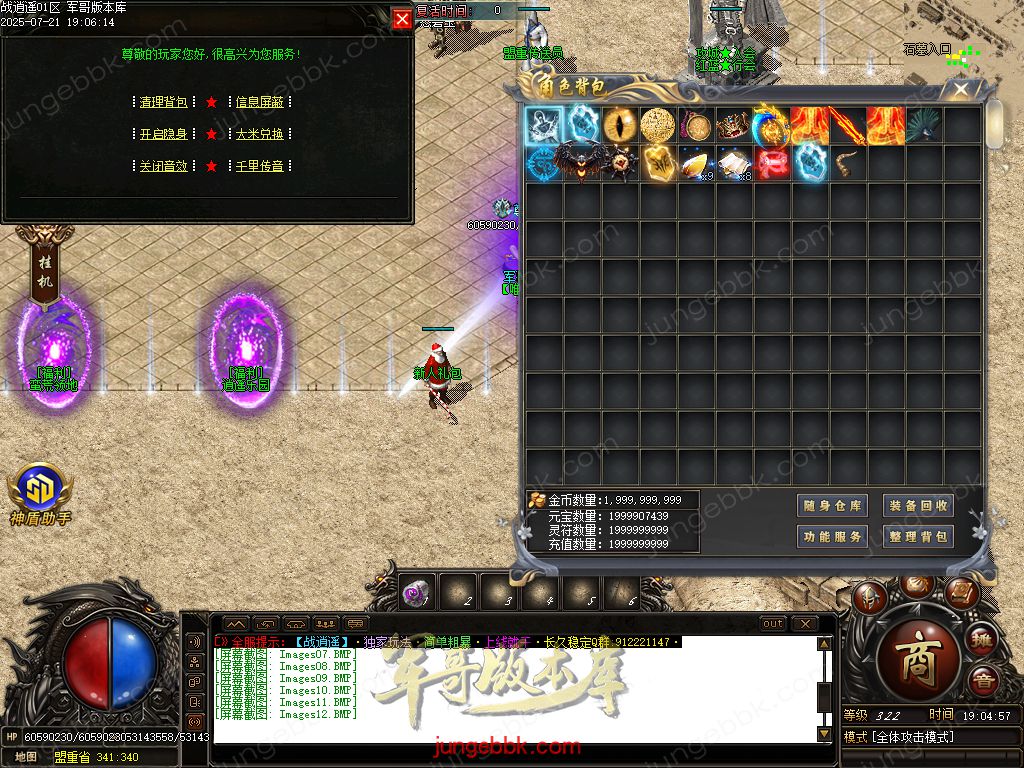Select the golden eye item in the bag
This screenshot has height=768, width=1024.
(x=620, y=126)
